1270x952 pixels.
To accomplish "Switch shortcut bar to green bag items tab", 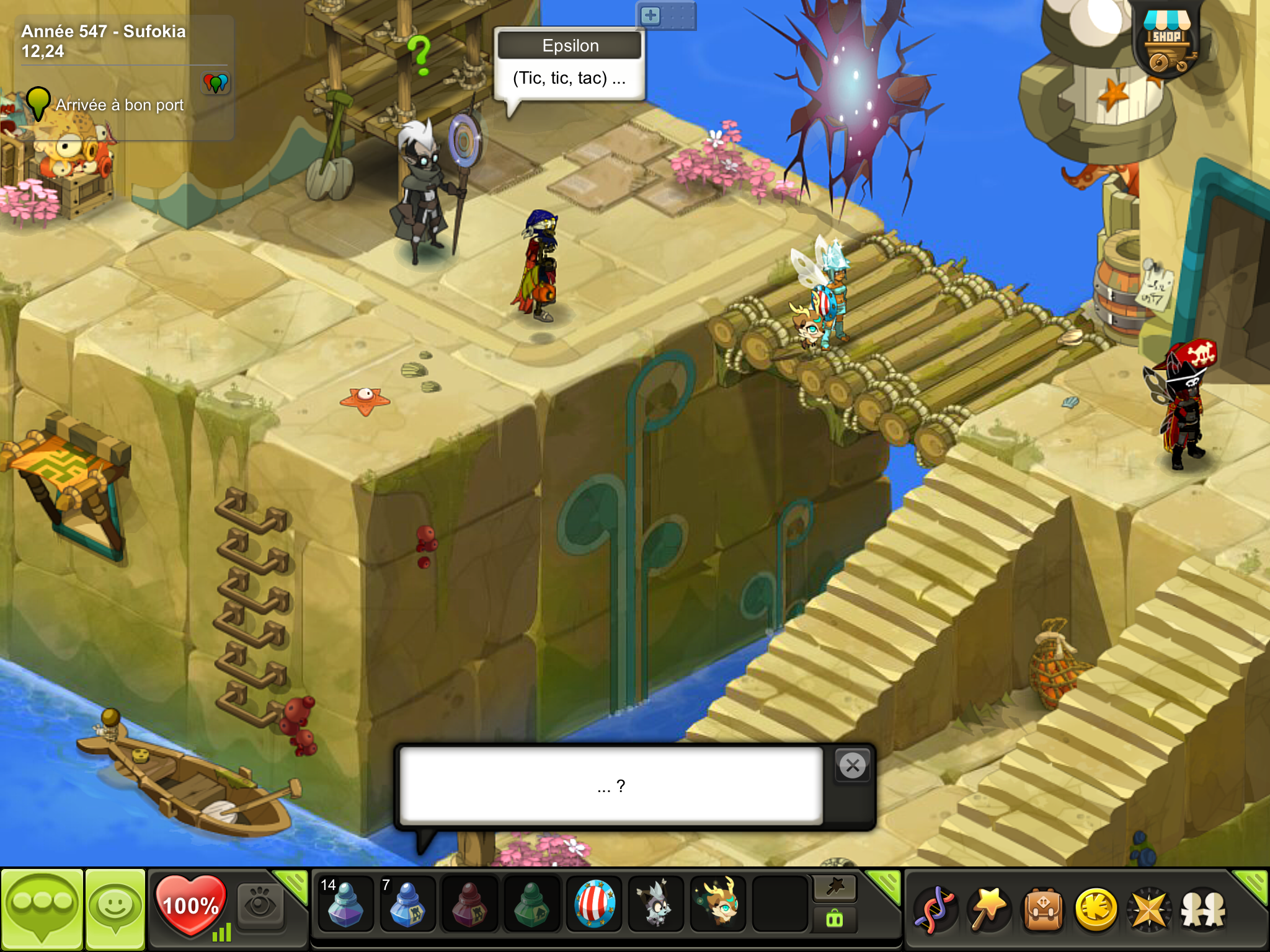I will click(835, 919).
